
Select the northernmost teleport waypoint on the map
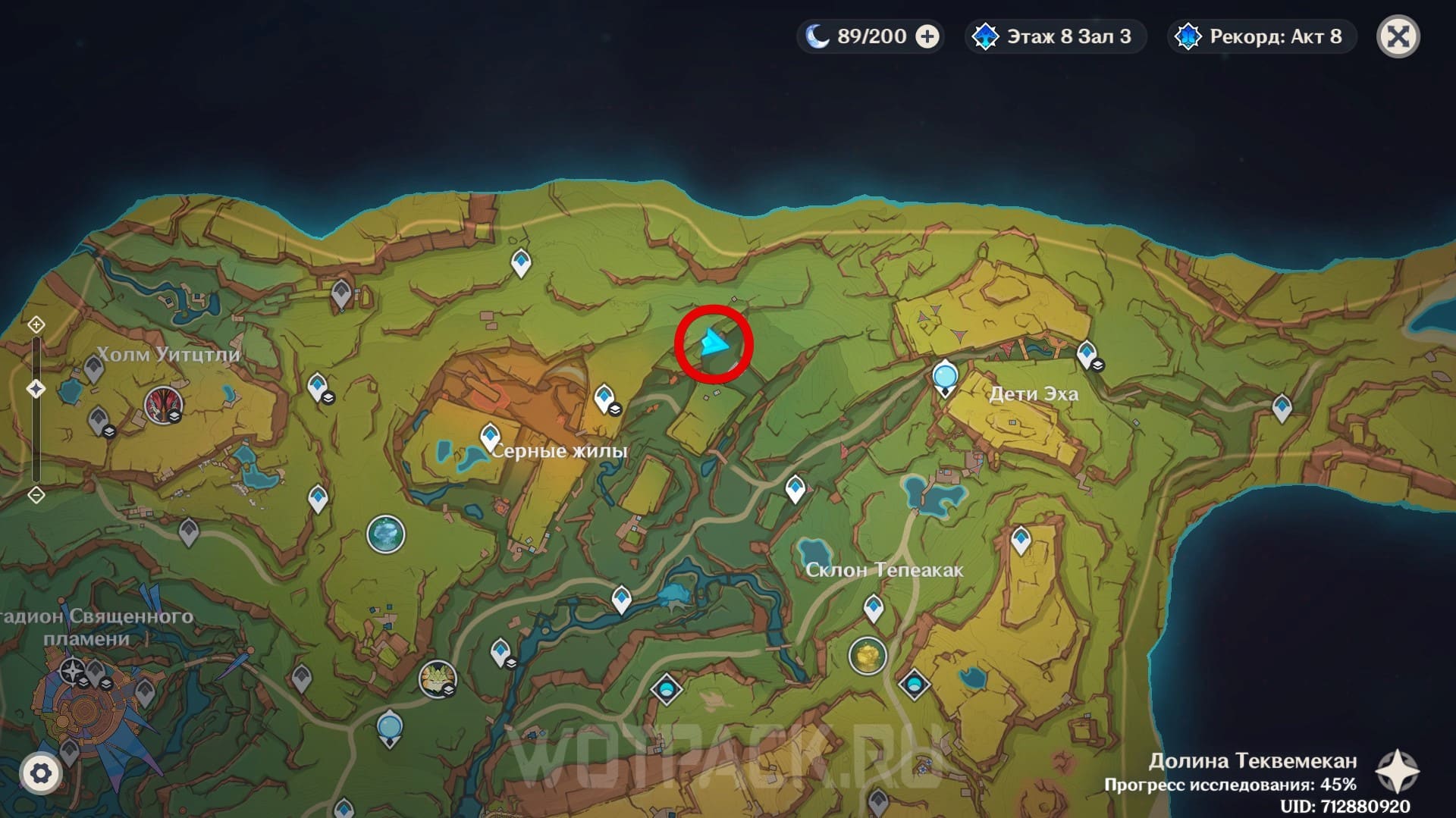pyautogui.click(x=520, y=262)
